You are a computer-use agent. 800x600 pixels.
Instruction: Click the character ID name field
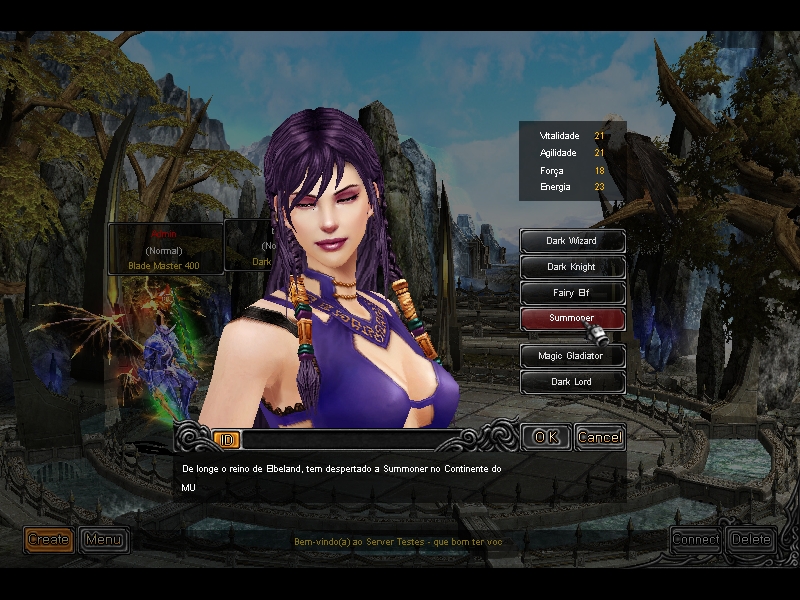click(x=350, y=440)
